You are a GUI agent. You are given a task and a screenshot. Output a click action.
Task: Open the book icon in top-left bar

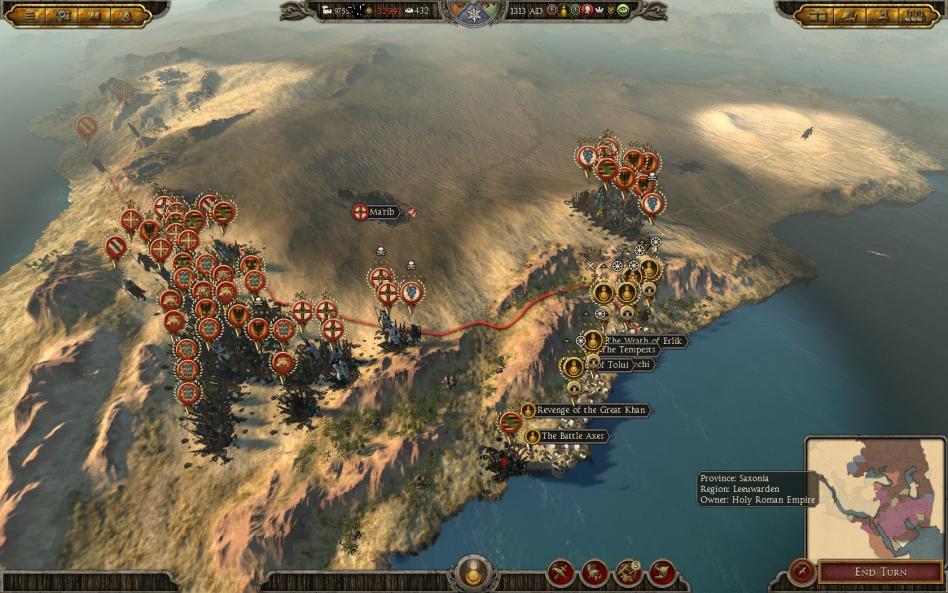95,15
